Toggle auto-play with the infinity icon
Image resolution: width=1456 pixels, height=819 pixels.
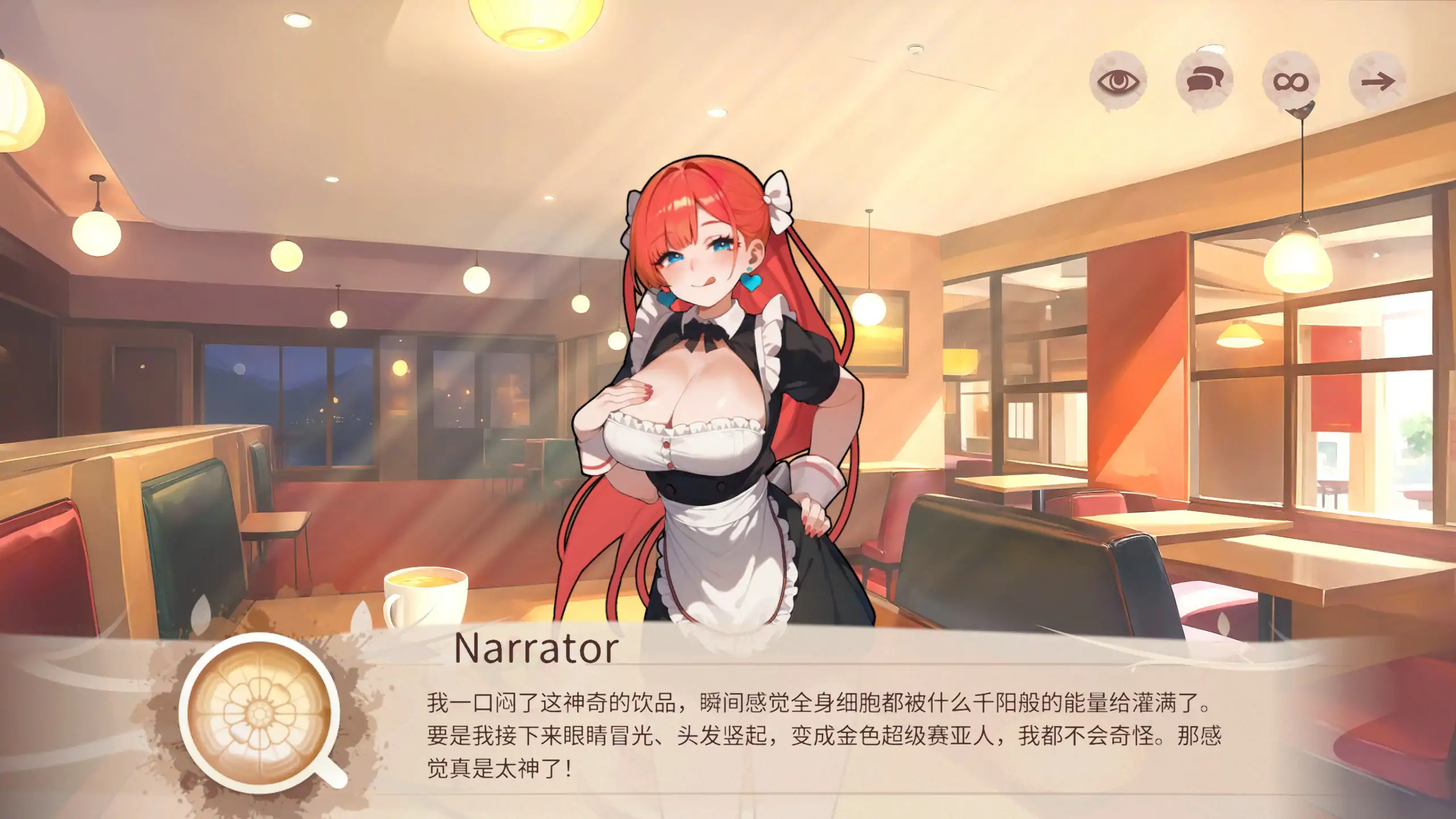pos(1290,81)
